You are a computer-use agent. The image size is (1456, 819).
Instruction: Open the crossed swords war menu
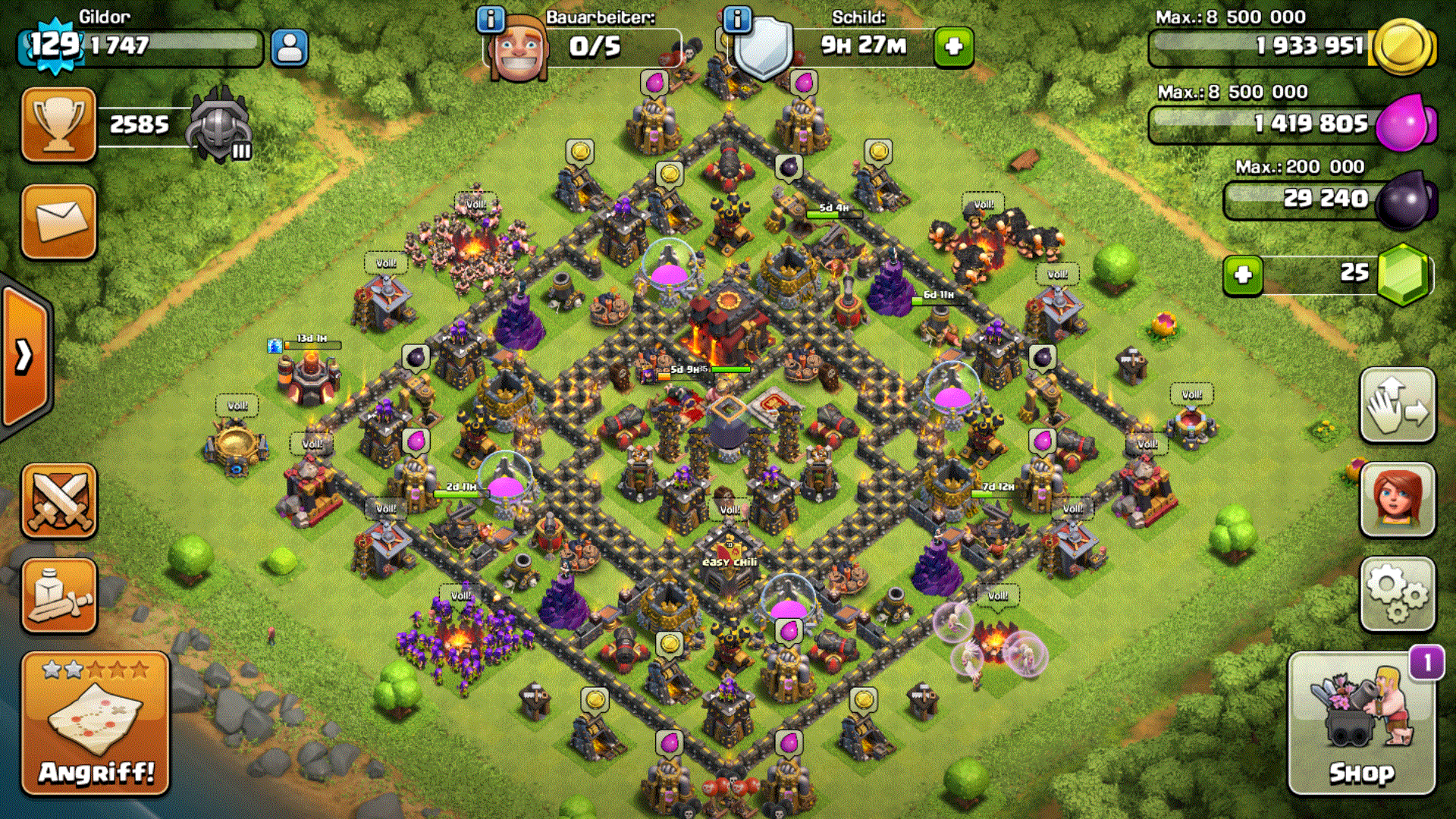[x=59, y=501]
